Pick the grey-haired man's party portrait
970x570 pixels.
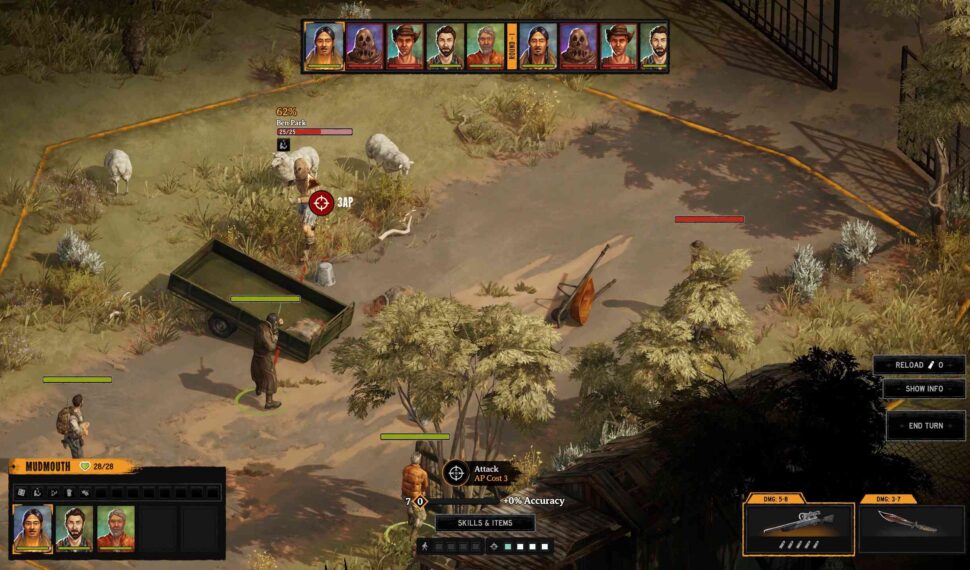[x=116, y=528]
